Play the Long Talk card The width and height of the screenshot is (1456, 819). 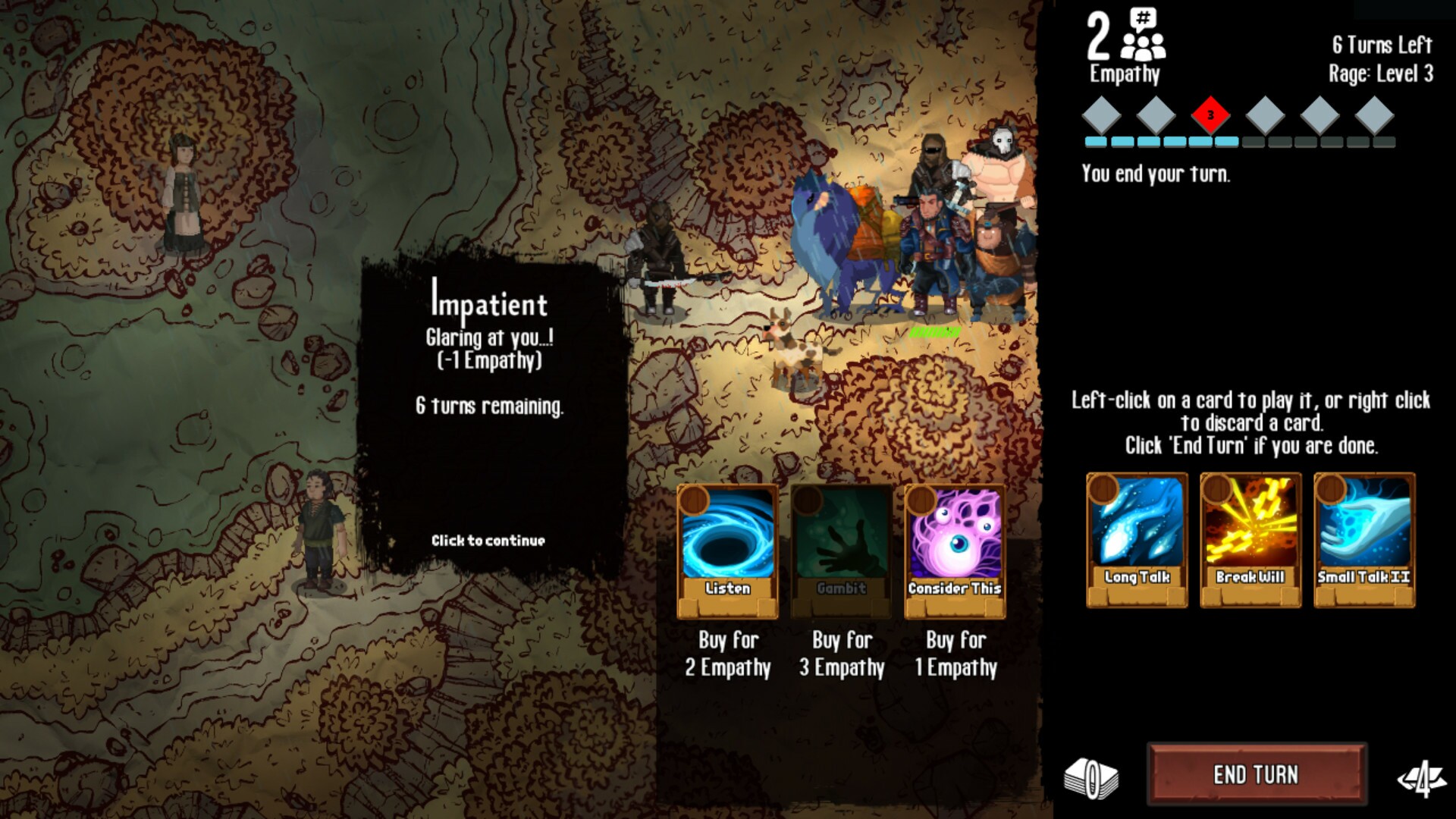tap(1135, 538)
